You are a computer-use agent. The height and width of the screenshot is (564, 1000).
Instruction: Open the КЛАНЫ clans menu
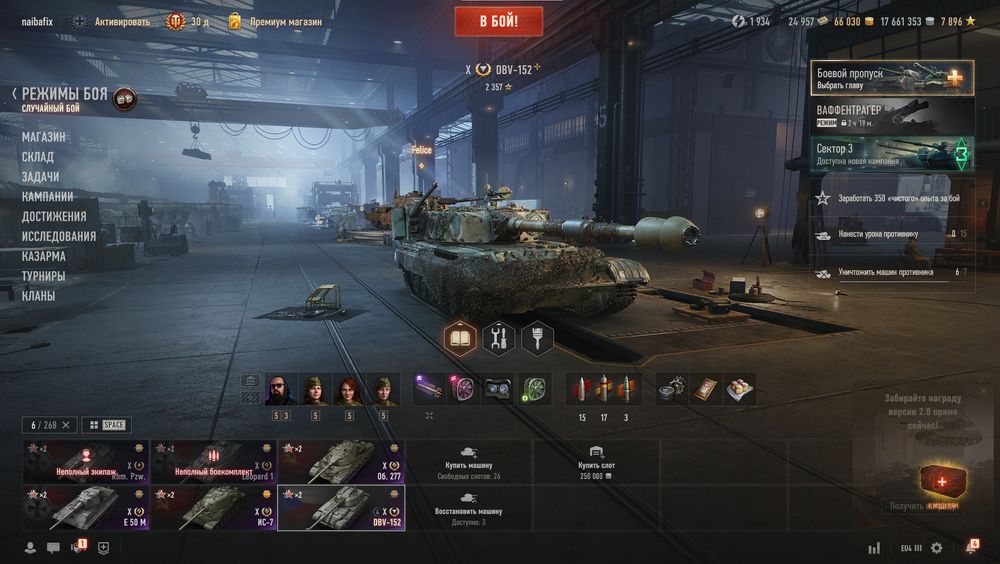coord(39,296)
